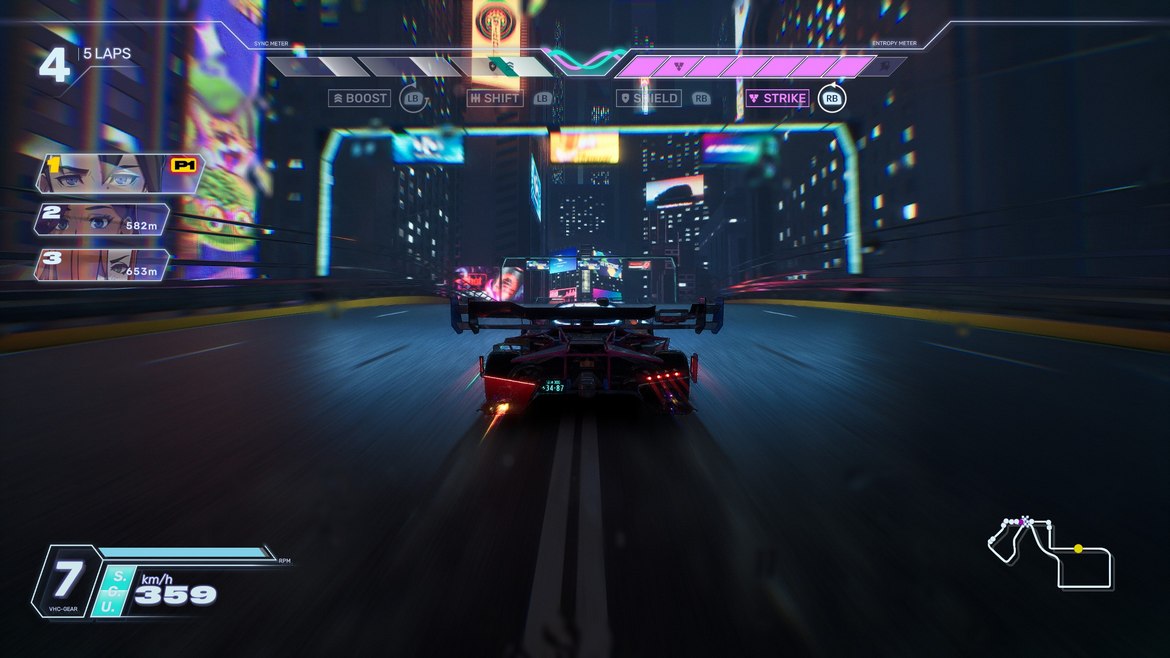Activate the Boost ability label
Screen dimensions: 1170x658
(x=360, y=98)
